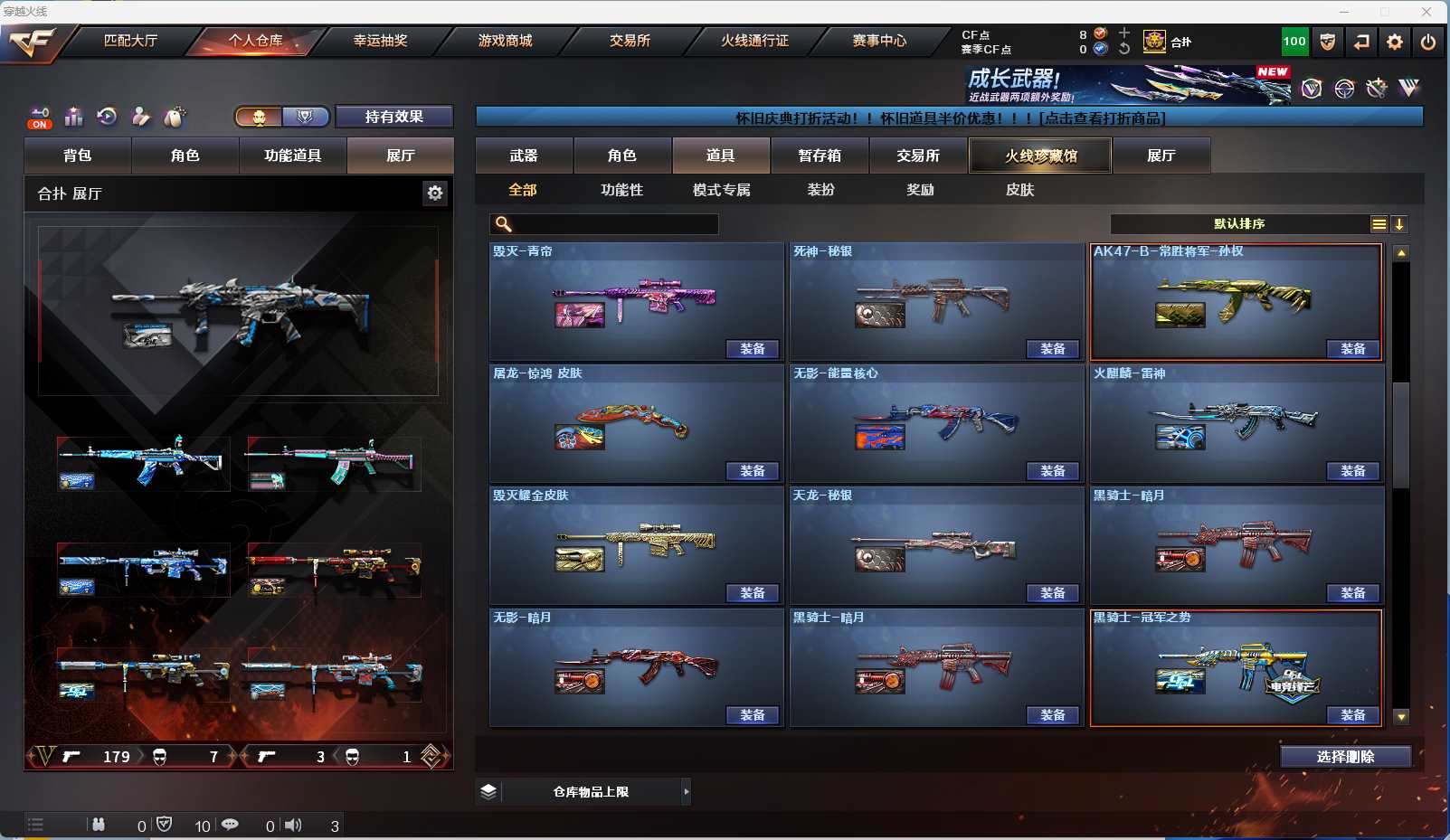This screenshot has width=1450, height=840.
Task: Close the game window
Action: coord(1426,12)
